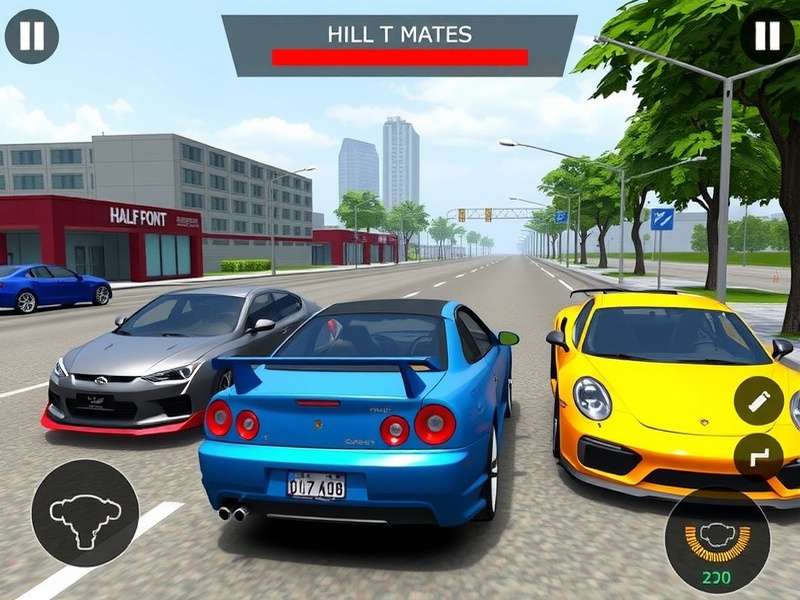Activate the zigzag arrow button
The image size is (800, 600).
click(759, 458)
